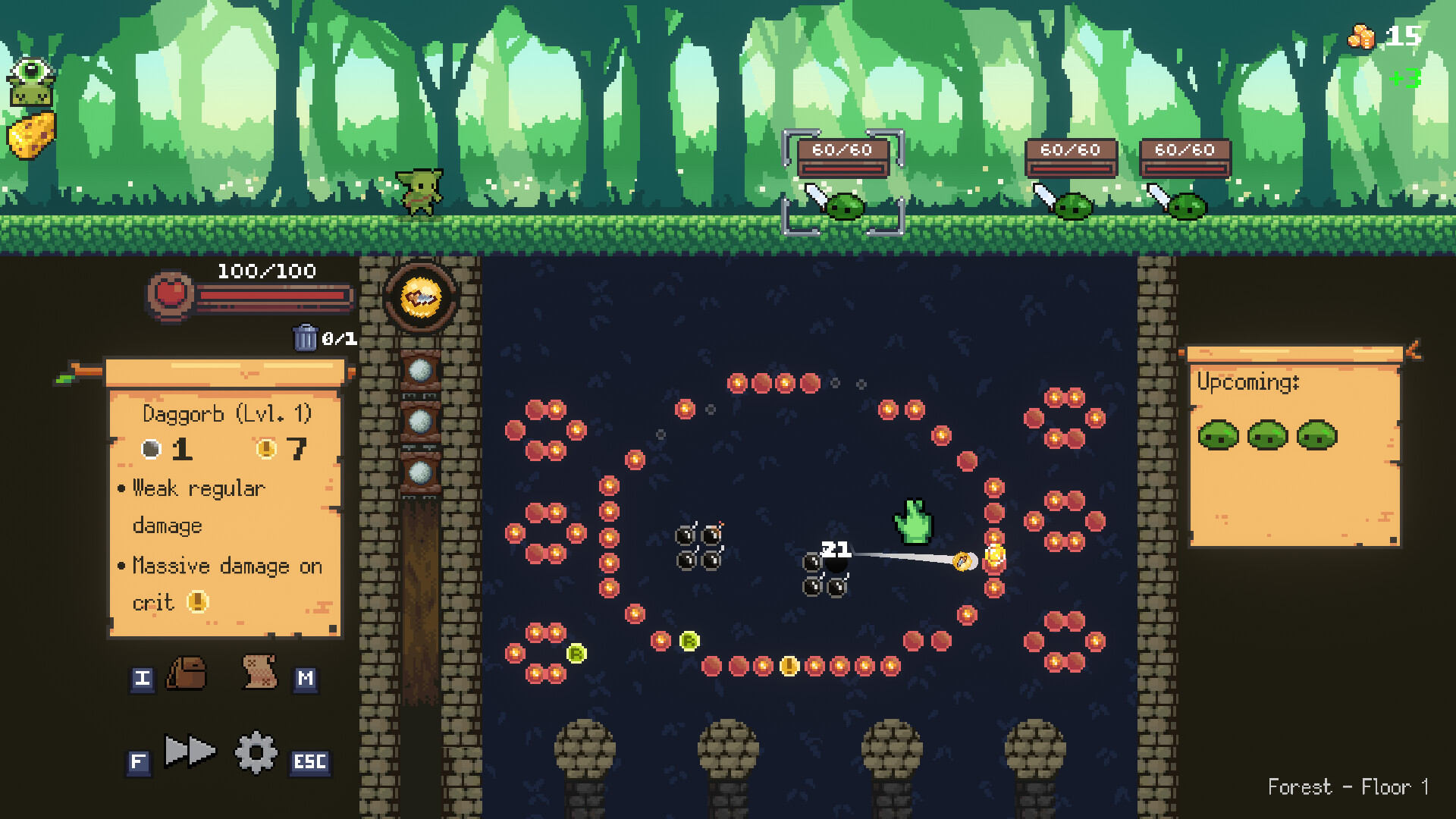The width and height of the screenshot is (1456, 819).
Task: Select the current Daggorb orb in launcher
Action: tap(421, 298)
